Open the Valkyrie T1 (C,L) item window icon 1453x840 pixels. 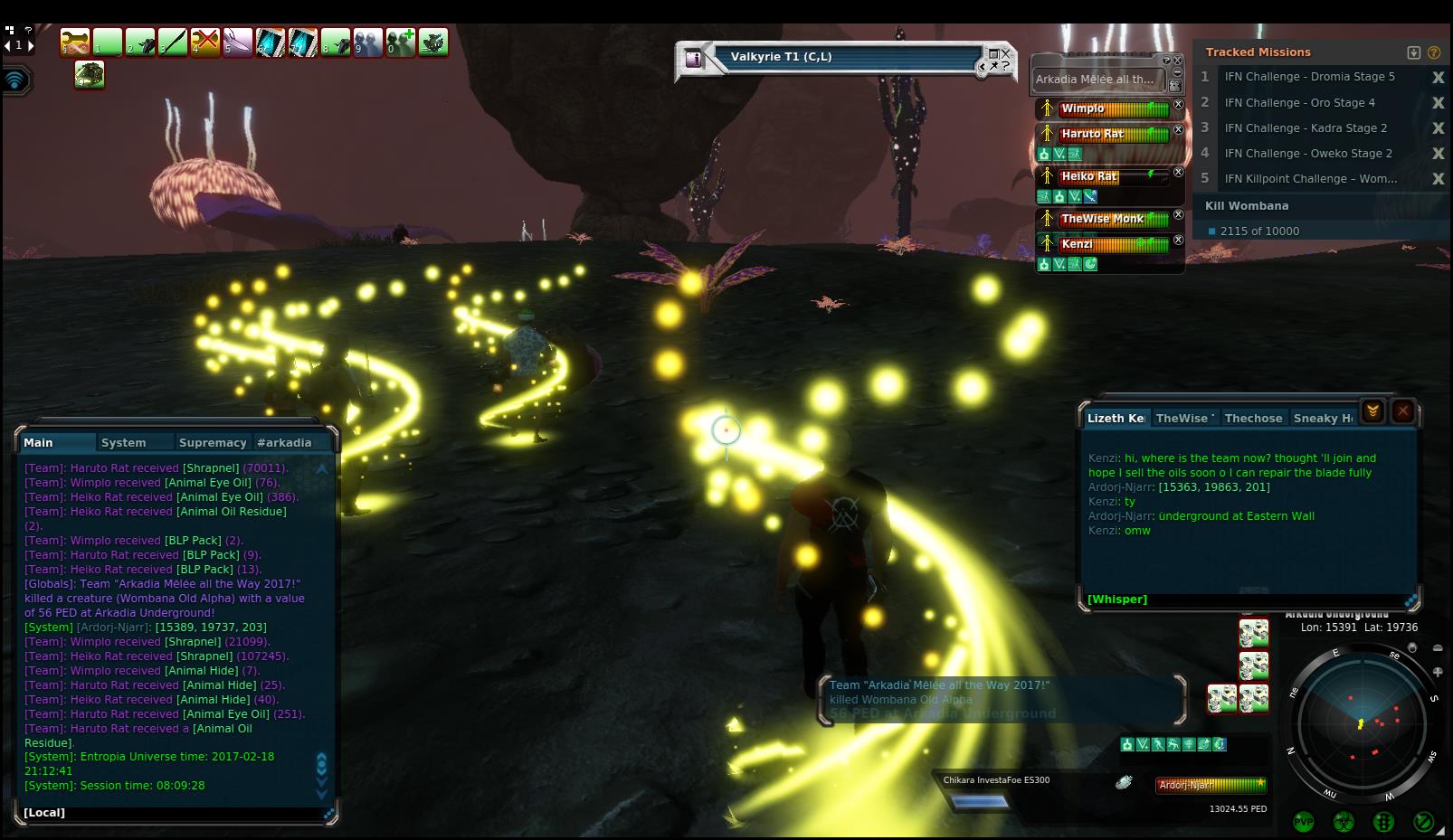coord(694,59)
